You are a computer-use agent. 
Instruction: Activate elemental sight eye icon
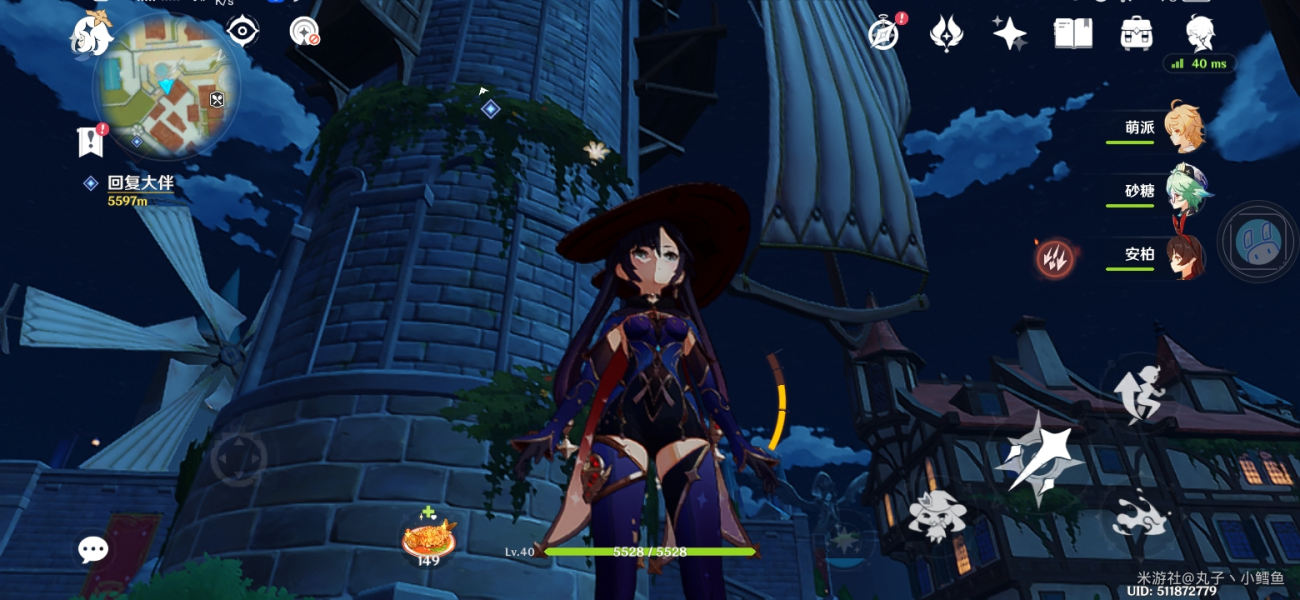pyautogui.click(x=242, y=32)
